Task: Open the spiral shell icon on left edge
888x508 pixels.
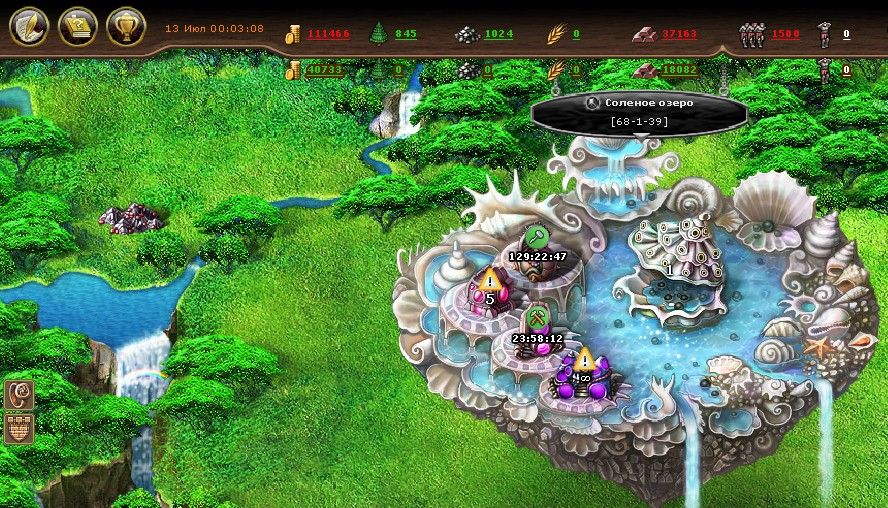Action: coord(19,394)
